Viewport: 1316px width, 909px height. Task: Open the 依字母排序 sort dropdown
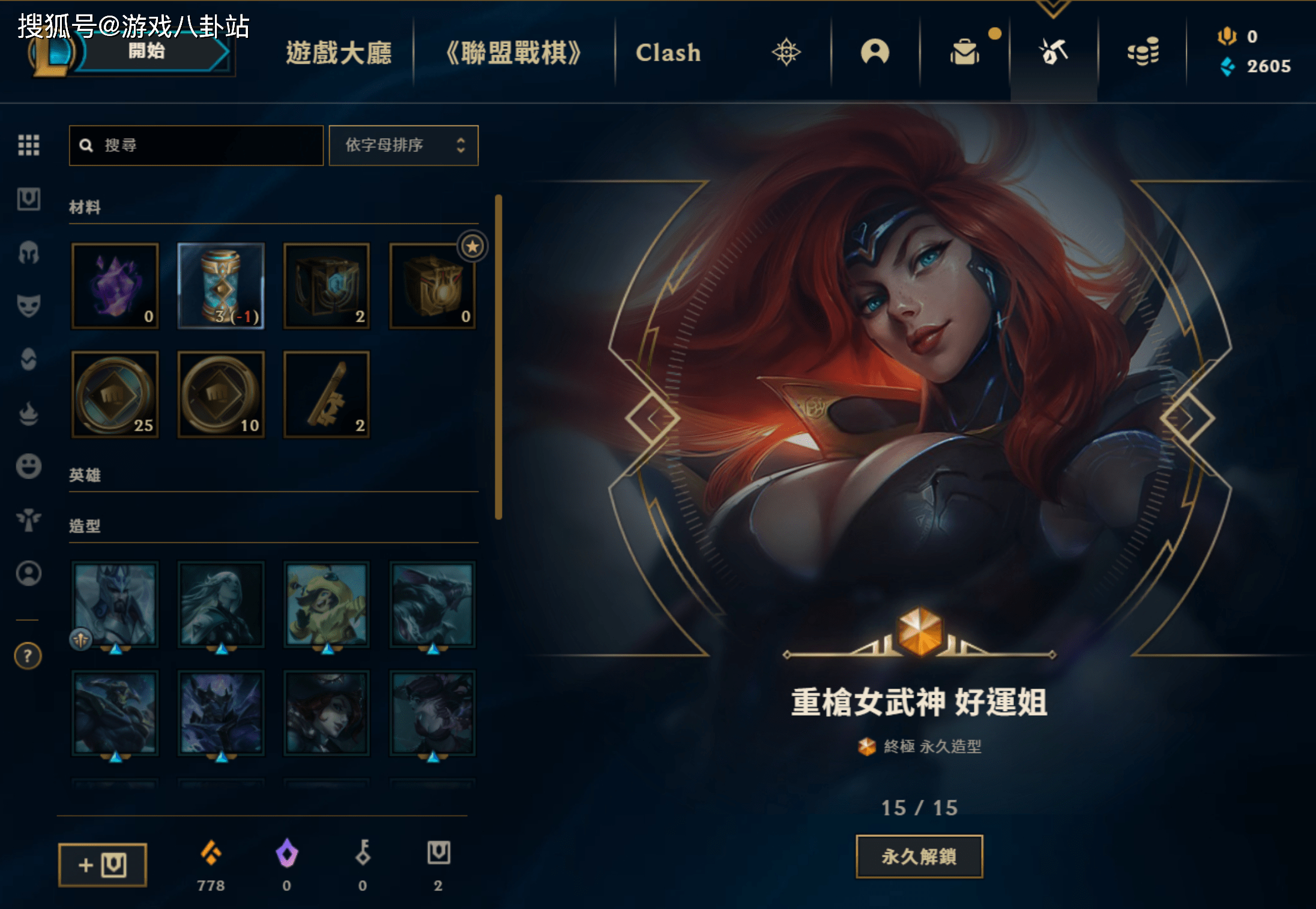pyautogui.click(x=403, y=145)
